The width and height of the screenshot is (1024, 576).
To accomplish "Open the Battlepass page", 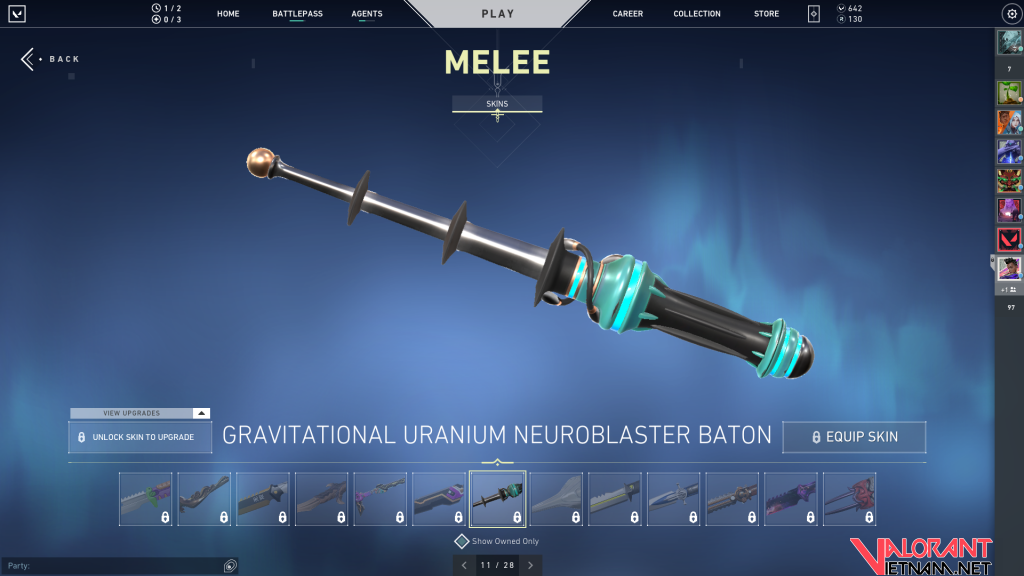I will [x=297, y=14].
